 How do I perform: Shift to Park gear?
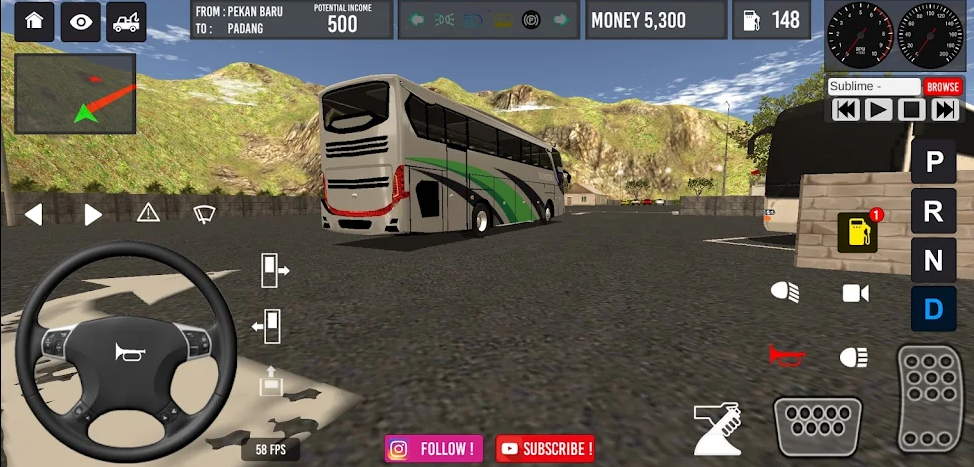(x=934, y=162)
